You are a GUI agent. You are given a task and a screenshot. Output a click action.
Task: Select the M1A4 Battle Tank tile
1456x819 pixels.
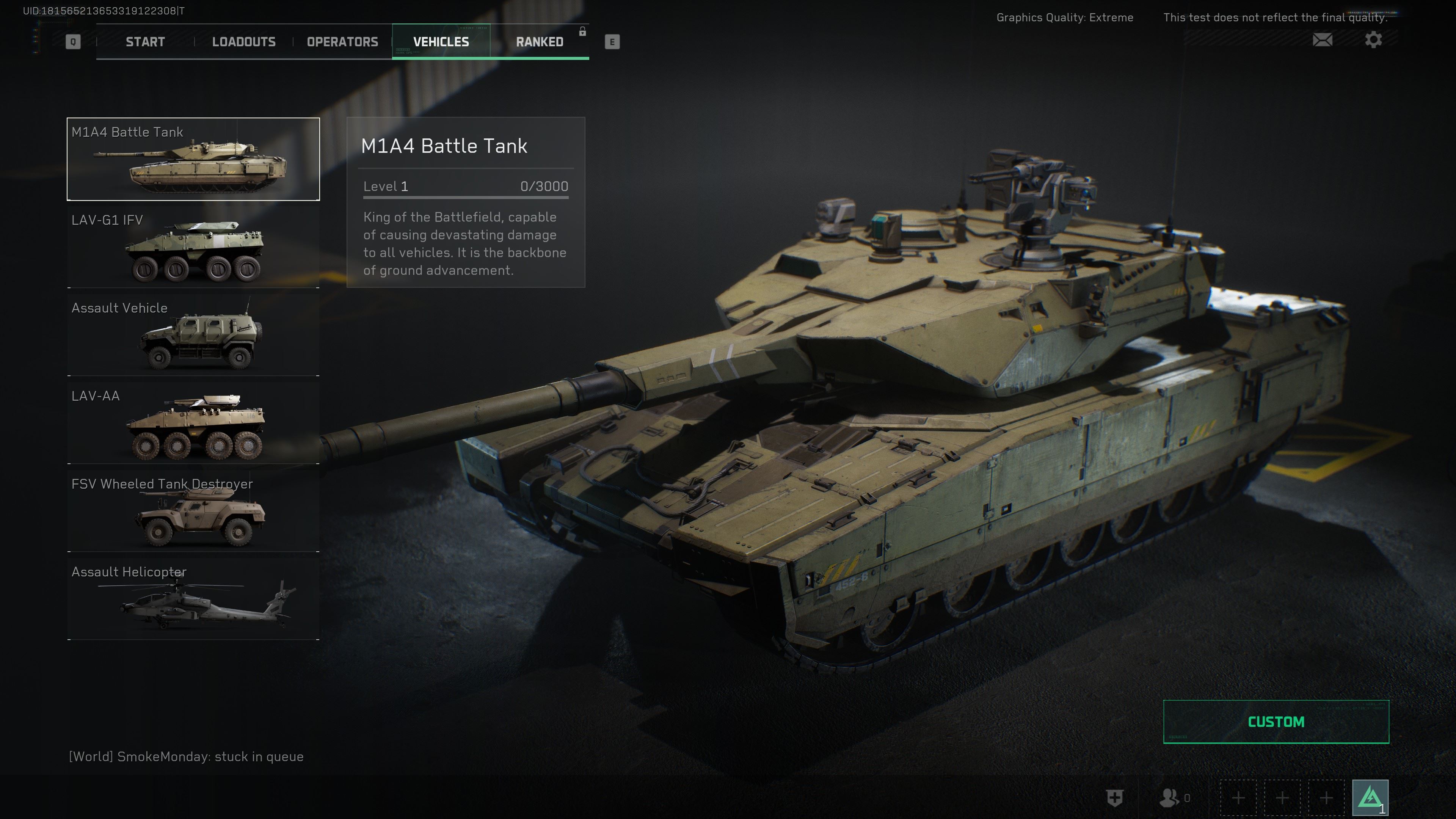click(193, 159)
